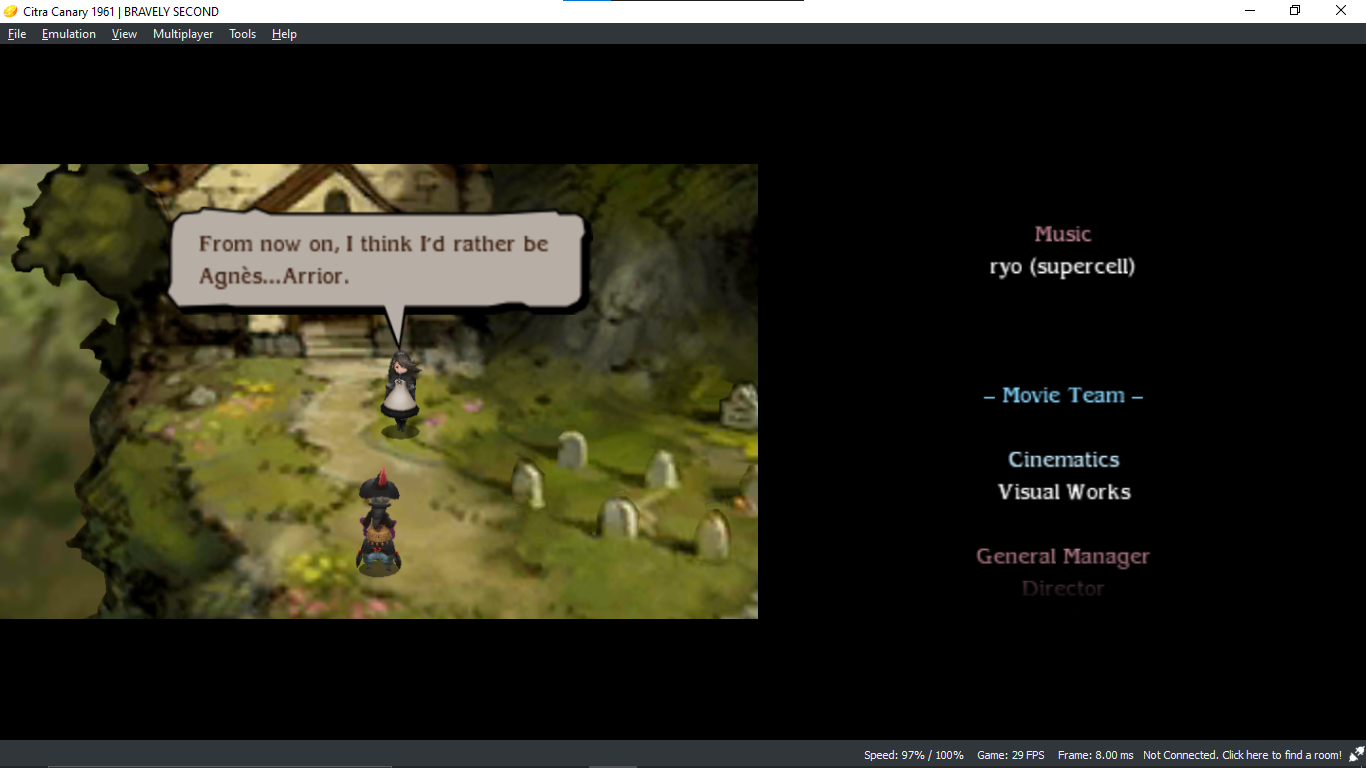1366x768 pixels.
Task: Open the Tools menu
Action: [241, 33]
